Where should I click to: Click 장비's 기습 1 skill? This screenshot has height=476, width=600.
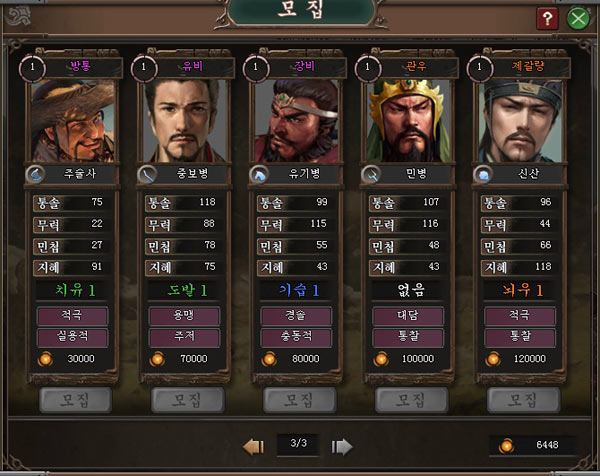tap(296, 290)
